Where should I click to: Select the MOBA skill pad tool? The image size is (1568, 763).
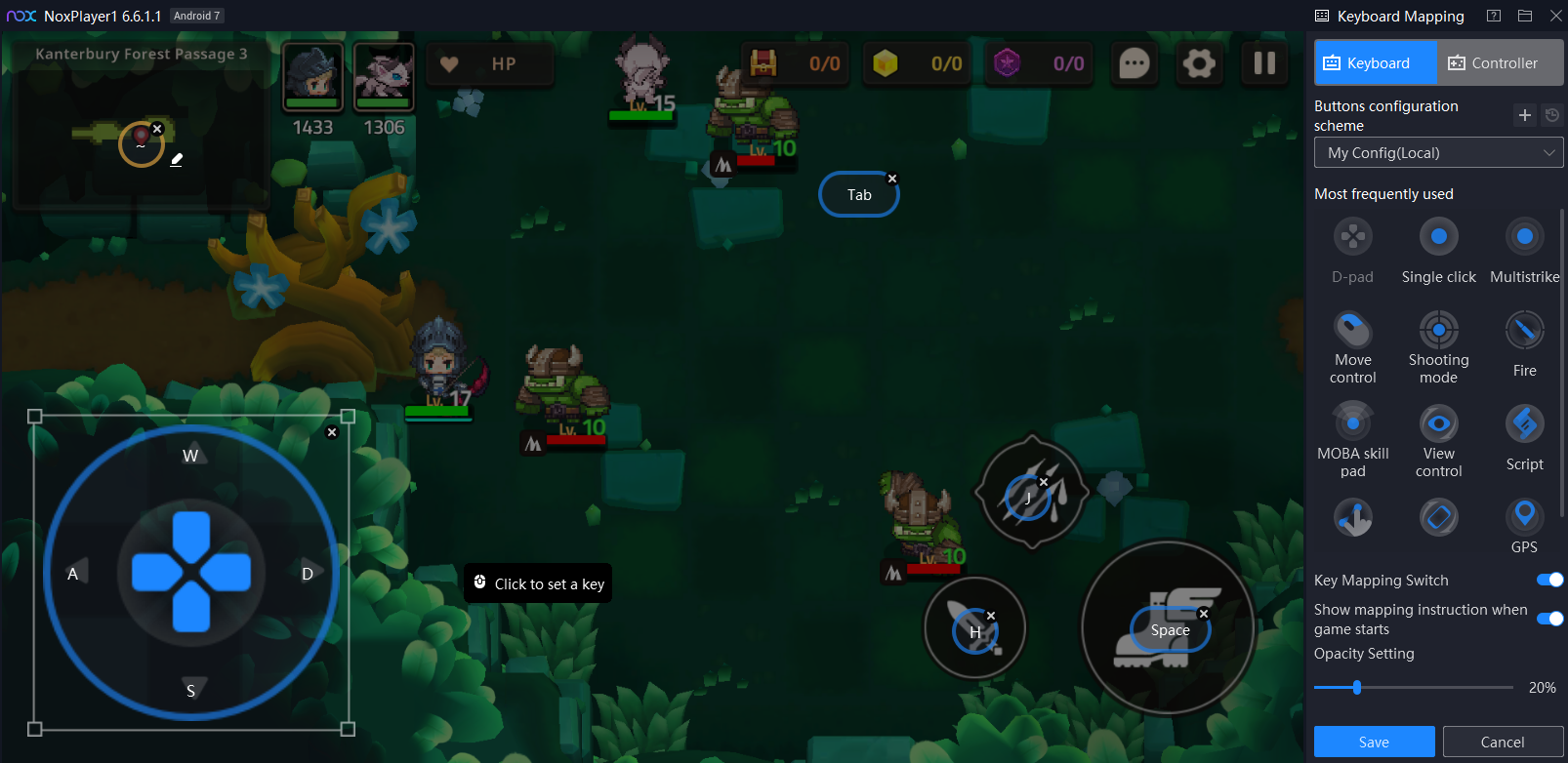pyautogui.click(x=1352, y=424)
